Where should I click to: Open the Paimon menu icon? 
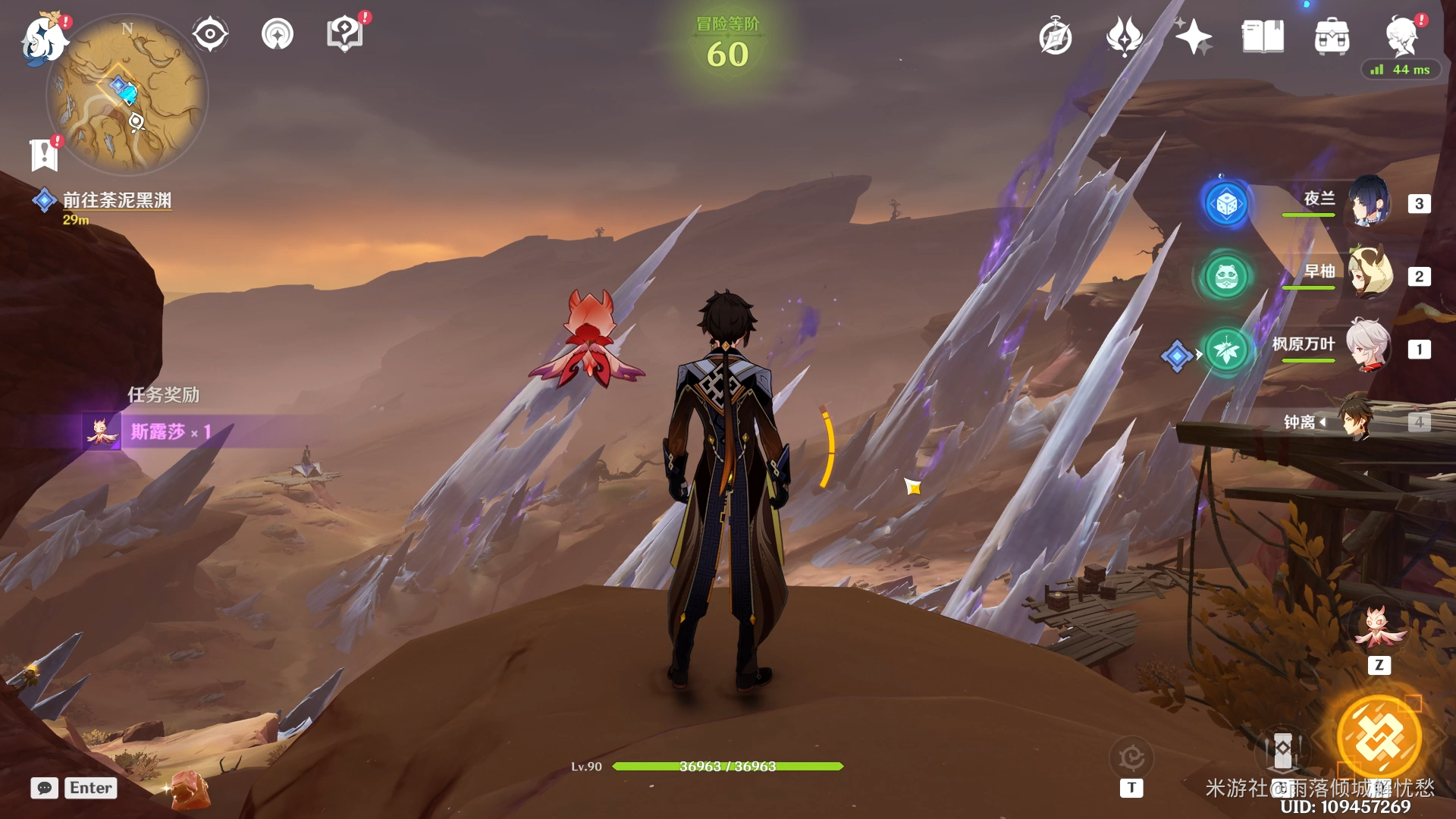click(44, 38)
